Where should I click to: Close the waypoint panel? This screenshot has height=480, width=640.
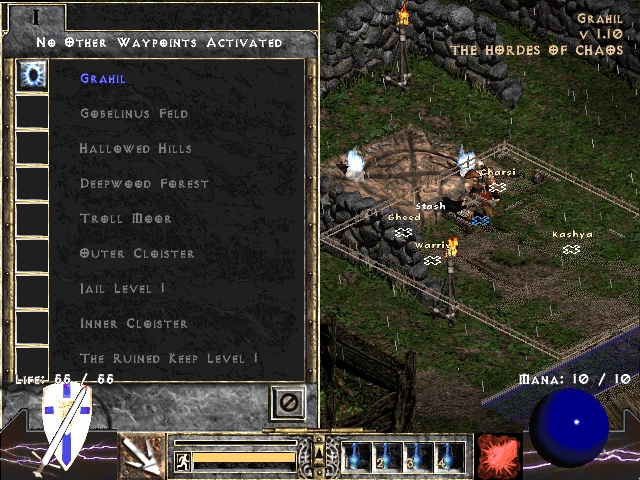point(288,402)
